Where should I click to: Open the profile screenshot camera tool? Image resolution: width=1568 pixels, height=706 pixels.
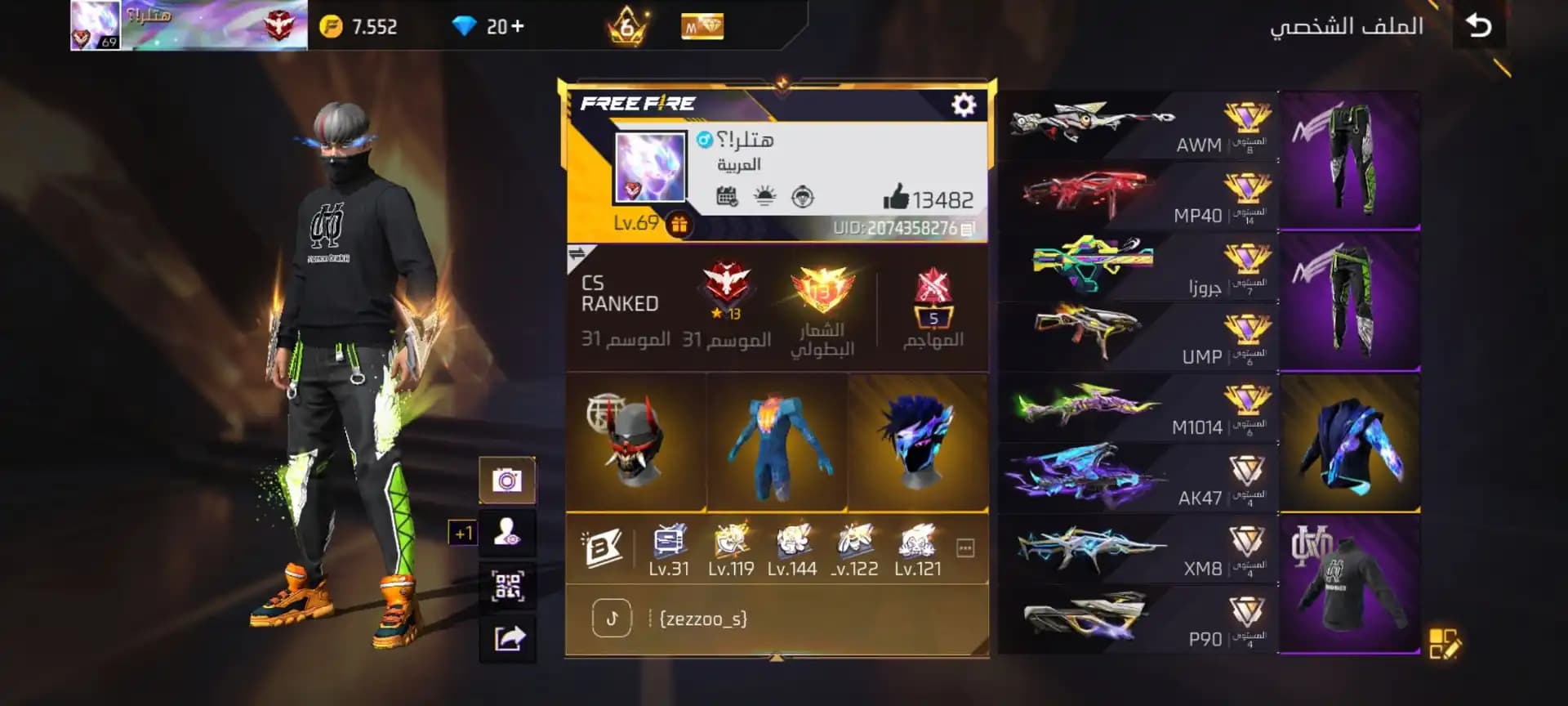click(x=508, y=481)
